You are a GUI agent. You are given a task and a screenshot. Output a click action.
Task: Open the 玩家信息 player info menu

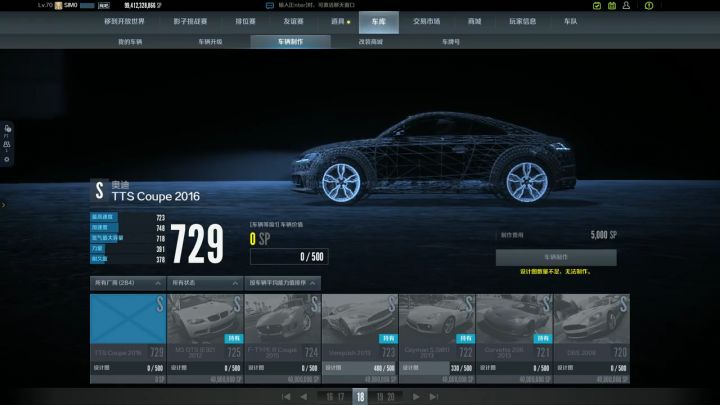(523, 20)
